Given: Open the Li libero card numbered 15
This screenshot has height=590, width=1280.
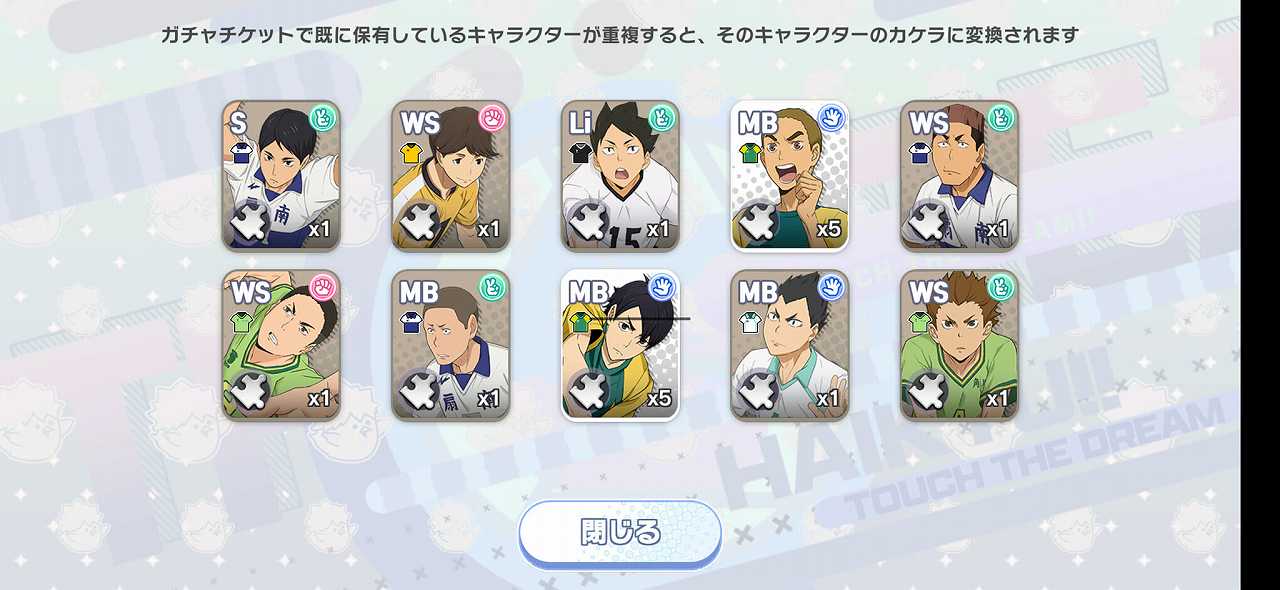Looking at the screenshot, I should pos(620,175).
